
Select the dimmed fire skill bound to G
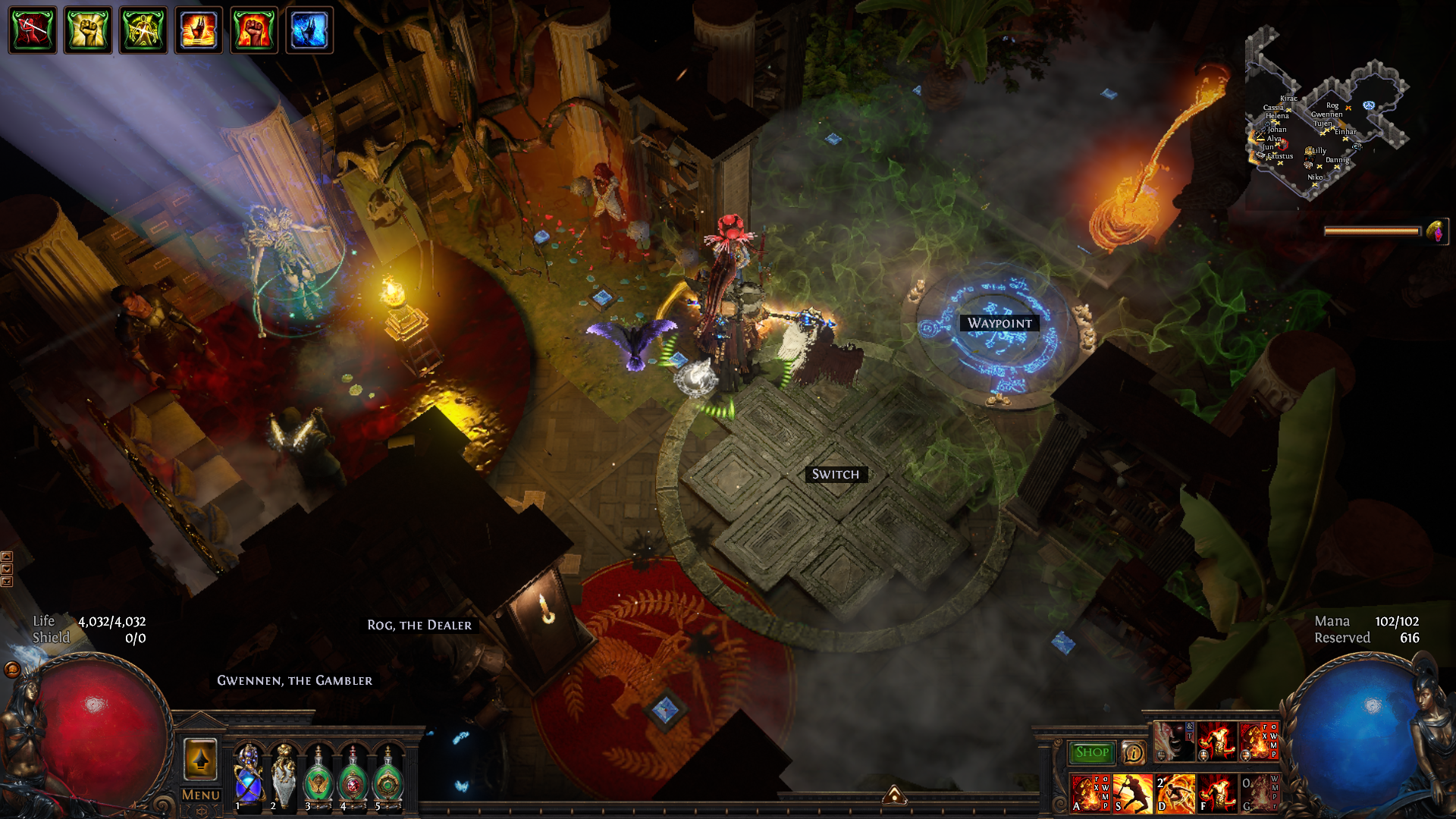coord(1259,794)
